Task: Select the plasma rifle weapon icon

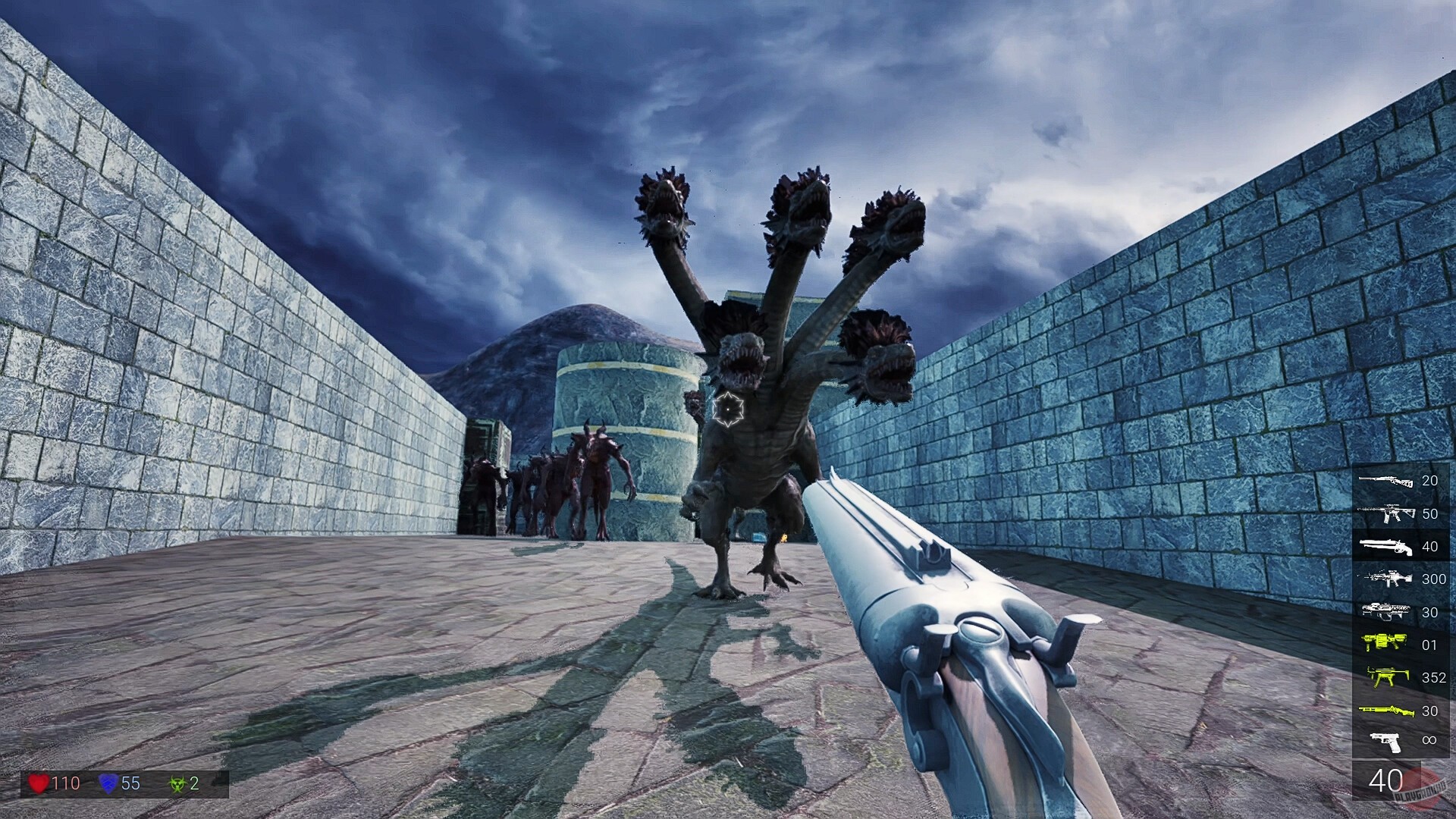Action: (1386, 610)
